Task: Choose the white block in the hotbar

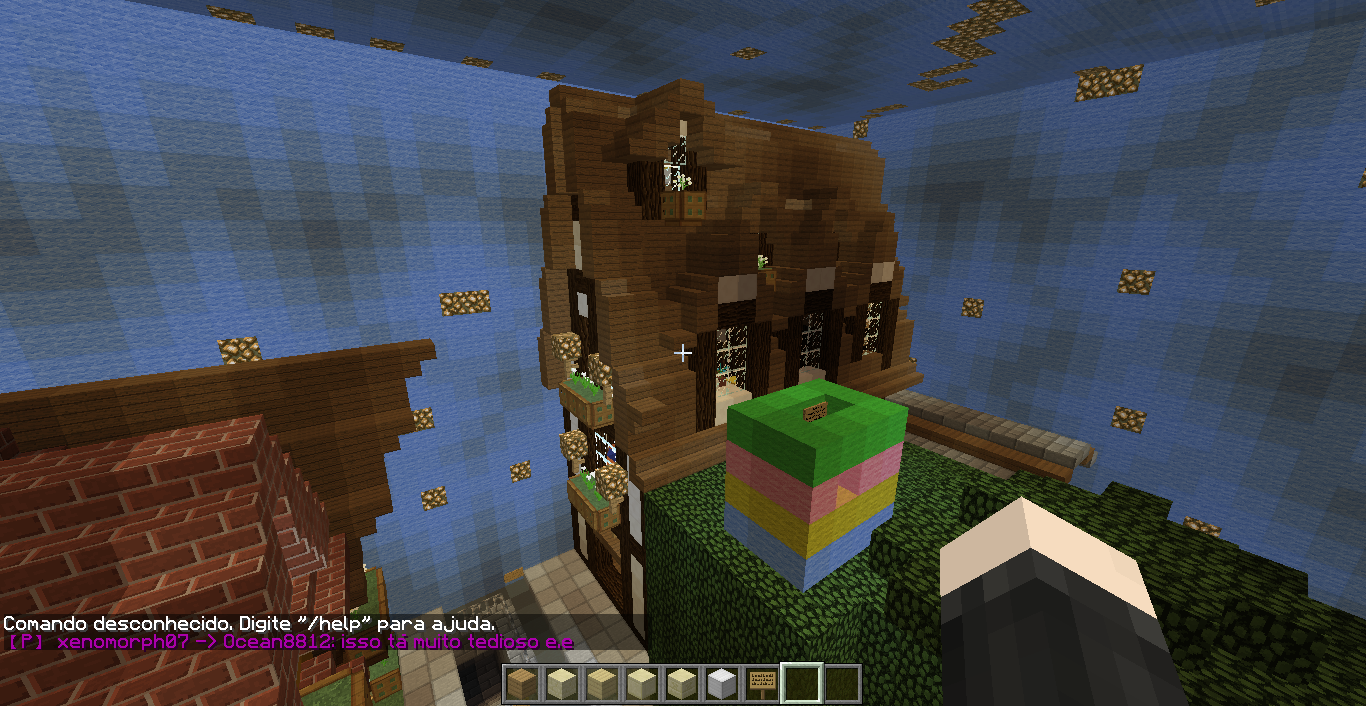Action: (721, 684)
